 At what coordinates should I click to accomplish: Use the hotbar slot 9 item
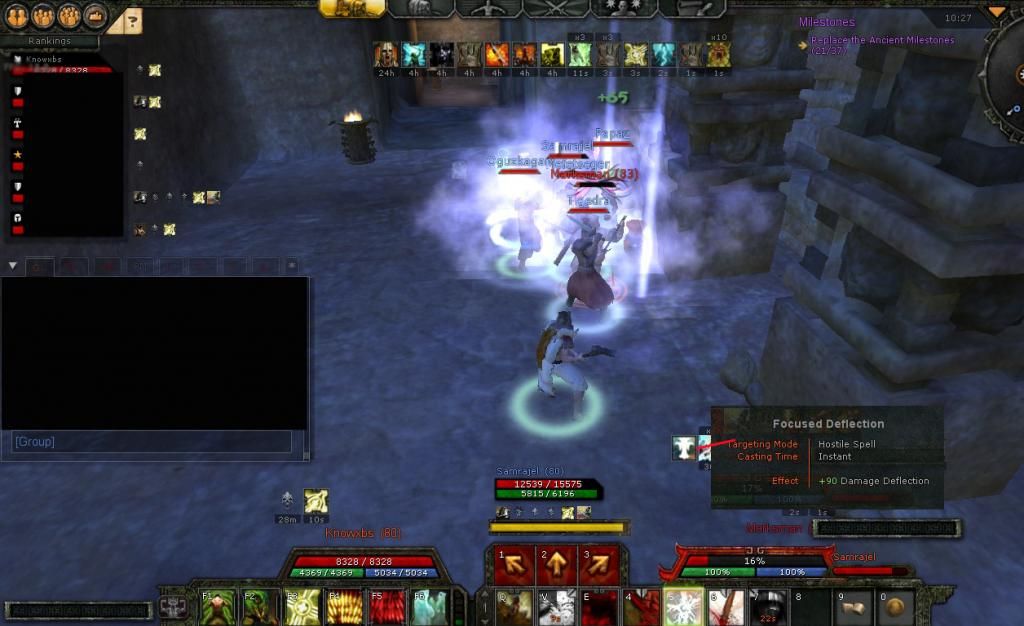[854, 606]
